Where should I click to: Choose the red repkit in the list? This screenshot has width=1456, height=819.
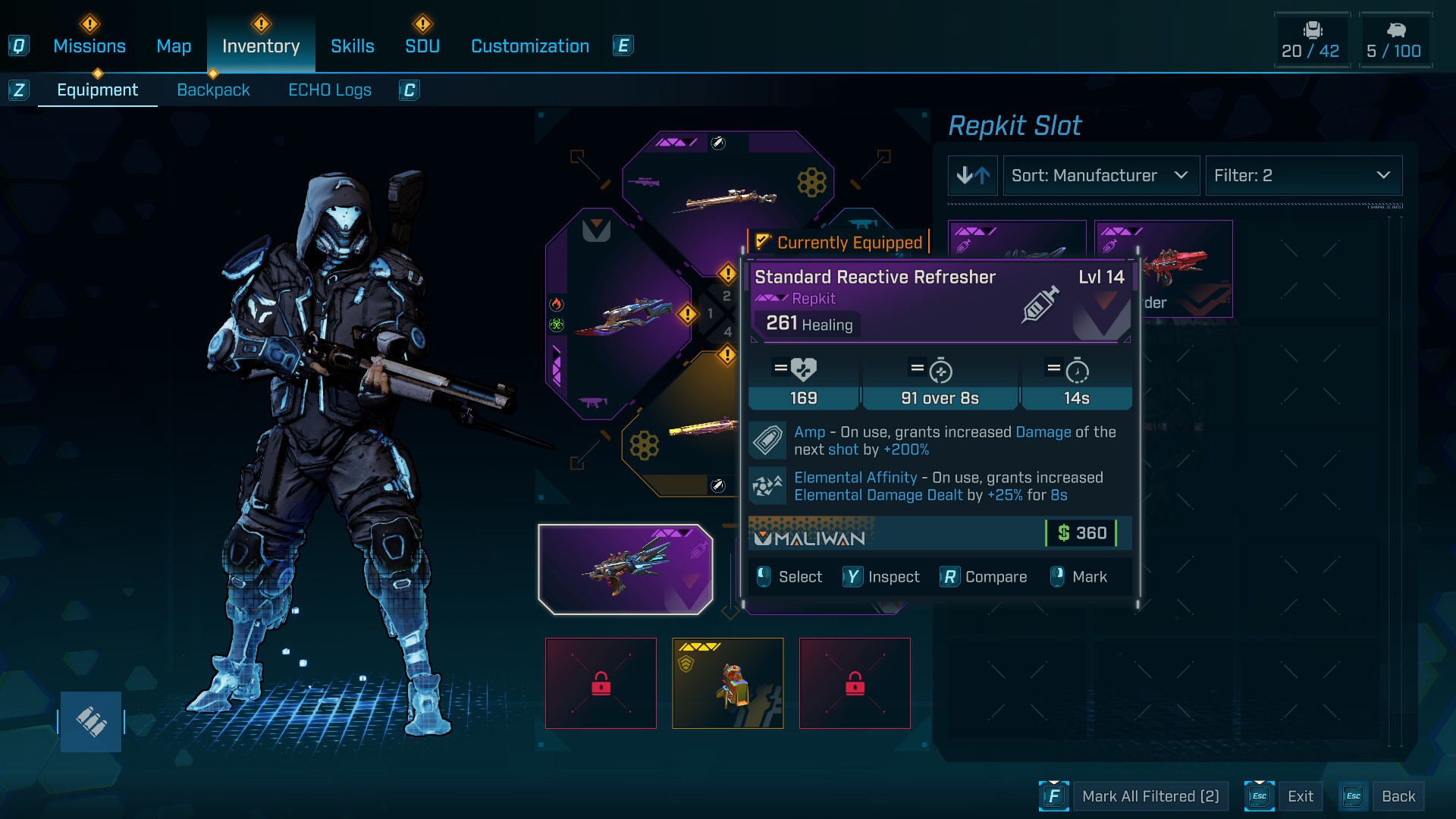tap(1181, 265)
